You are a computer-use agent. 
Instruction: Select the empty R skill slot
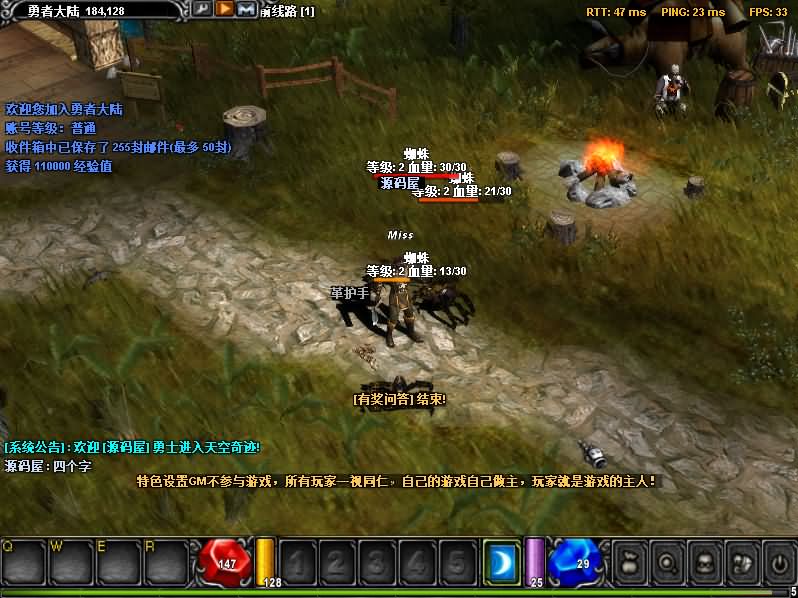(x=166, y=562)
